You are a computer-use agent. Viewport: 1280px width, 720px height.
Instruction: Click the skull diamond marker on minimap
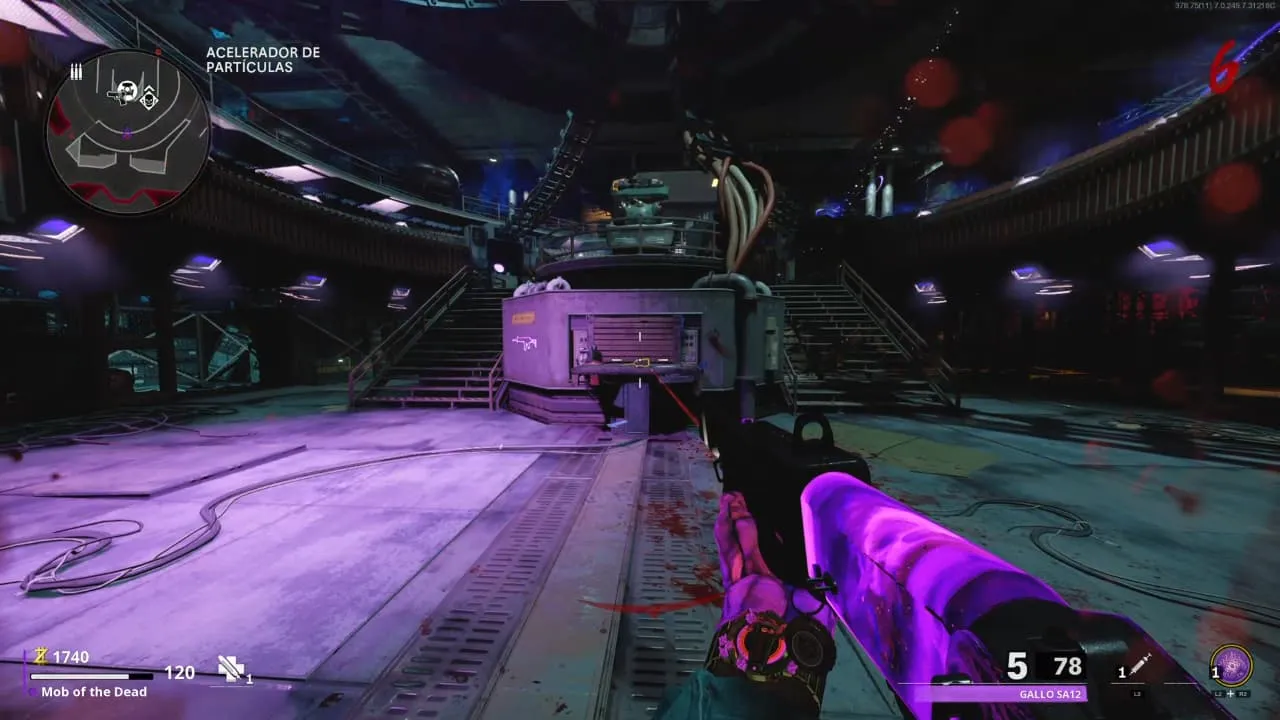click(x=149, y=97)
